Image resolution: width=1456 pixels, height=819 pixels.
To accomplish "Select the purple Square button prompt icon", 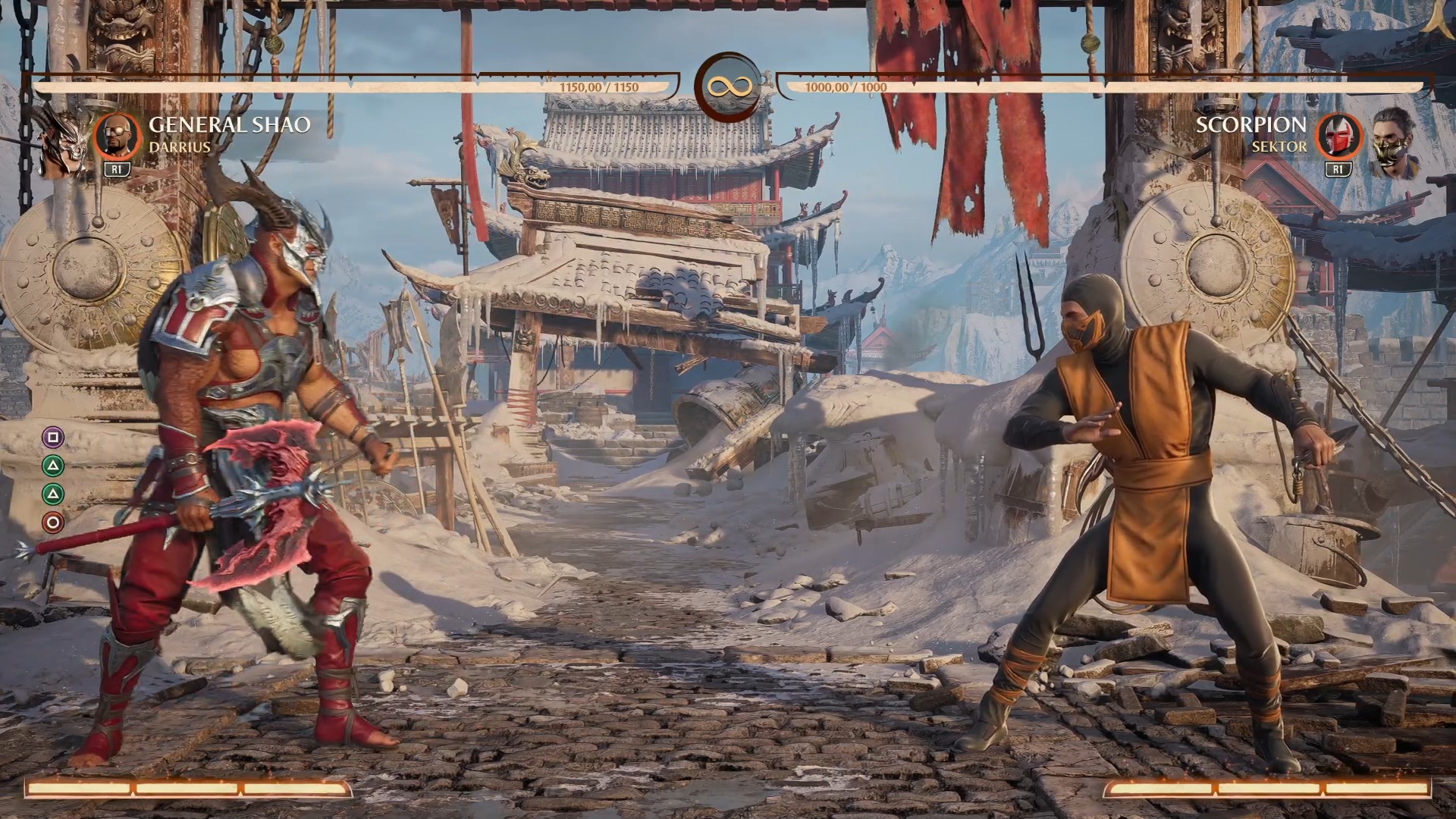I will pos(52,436).
